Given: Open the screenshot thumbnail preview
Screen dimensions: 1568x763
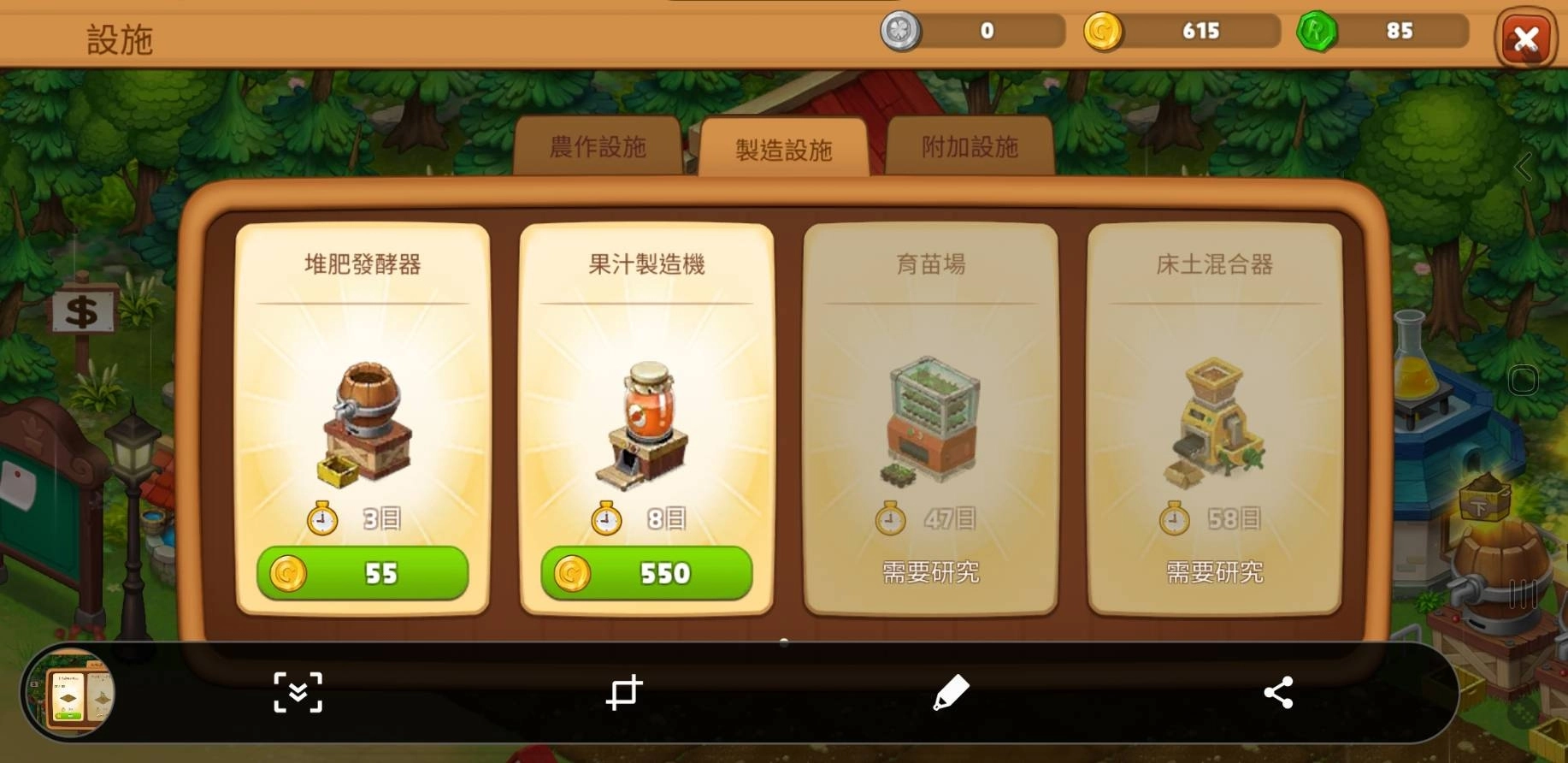Looking at the screenshot, I should tap(72, 693).
